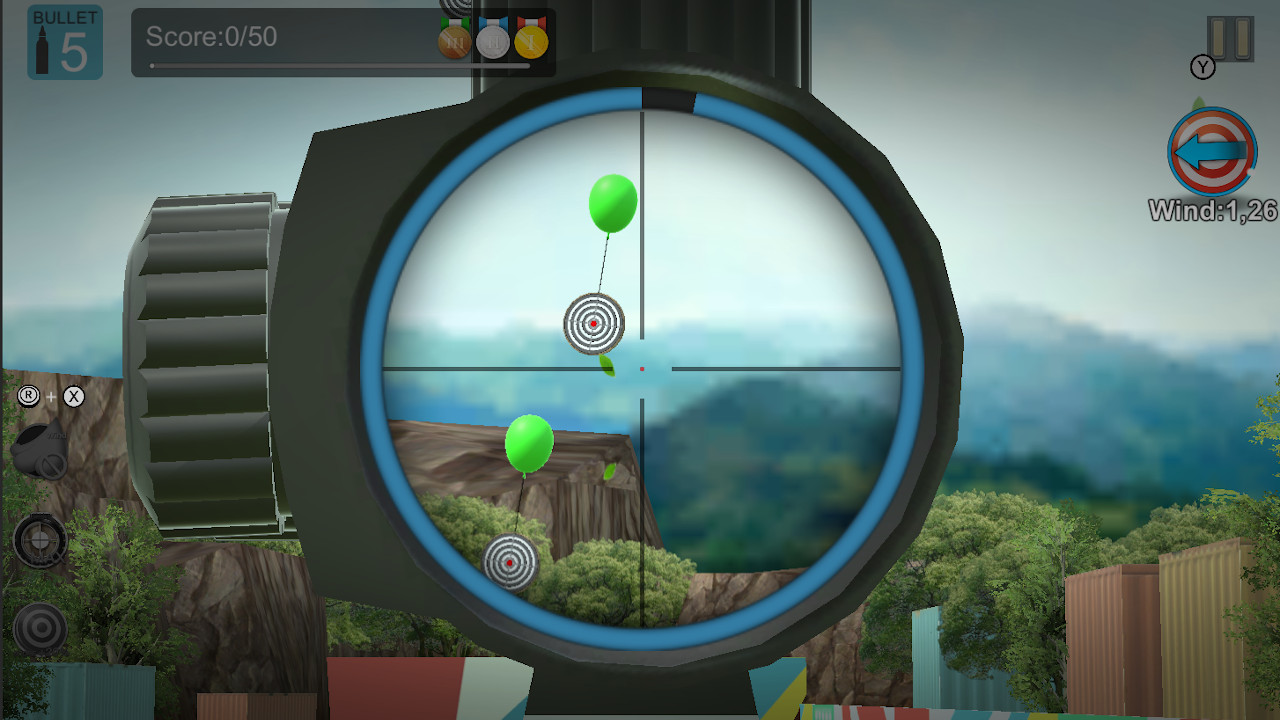Screen dimensions: 1280x720
Task: Click the silver medal II icon
Action: click(x=492, y=42)
